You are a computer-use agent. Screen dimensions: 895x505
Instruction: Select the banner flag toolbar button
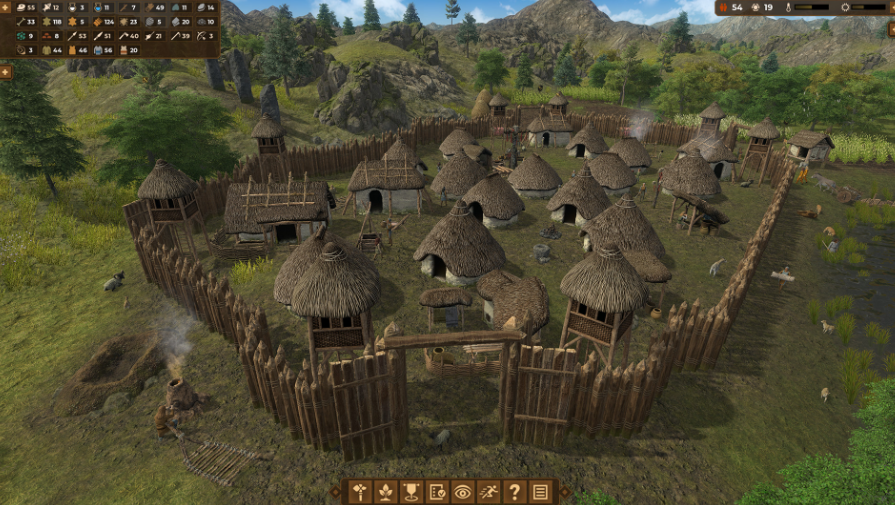[x=411, y=492]
